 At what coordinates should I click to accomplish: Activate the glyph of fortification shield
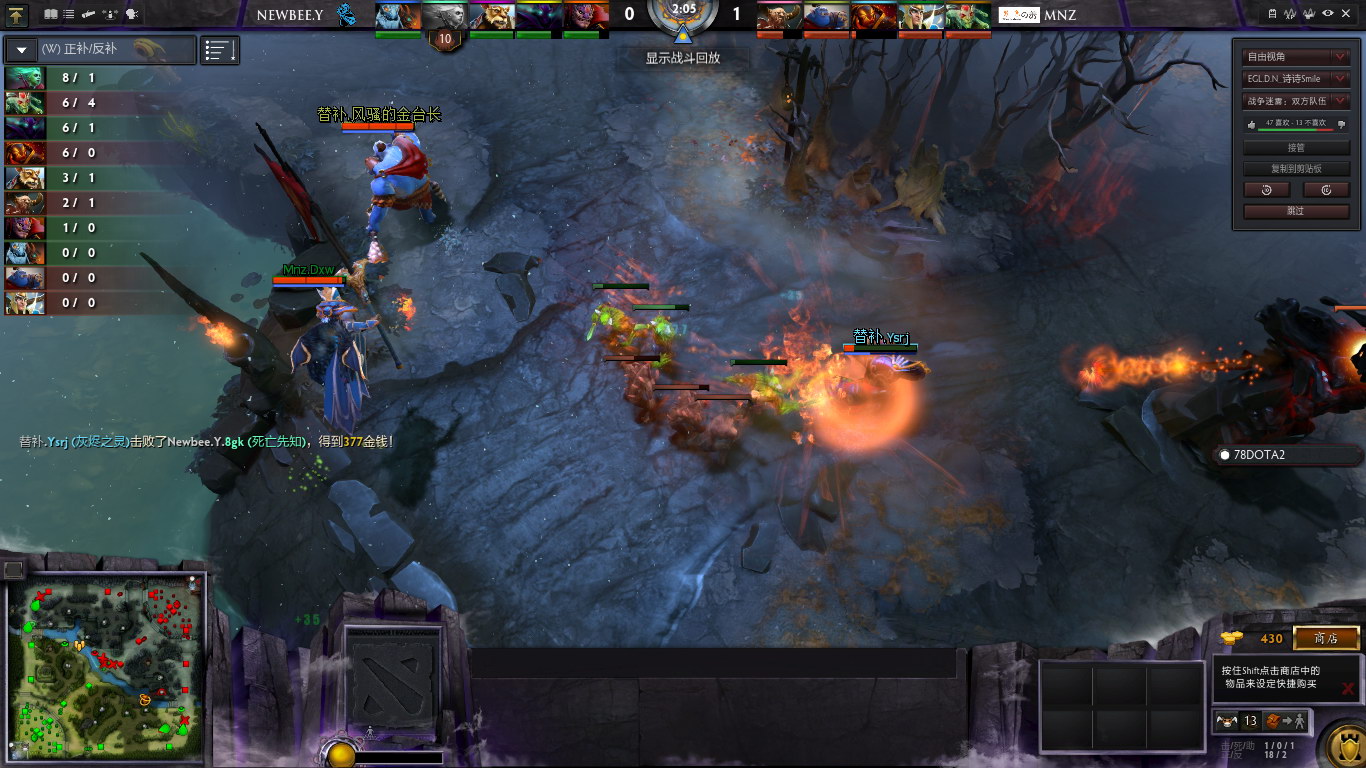(x=1341, y=746)
